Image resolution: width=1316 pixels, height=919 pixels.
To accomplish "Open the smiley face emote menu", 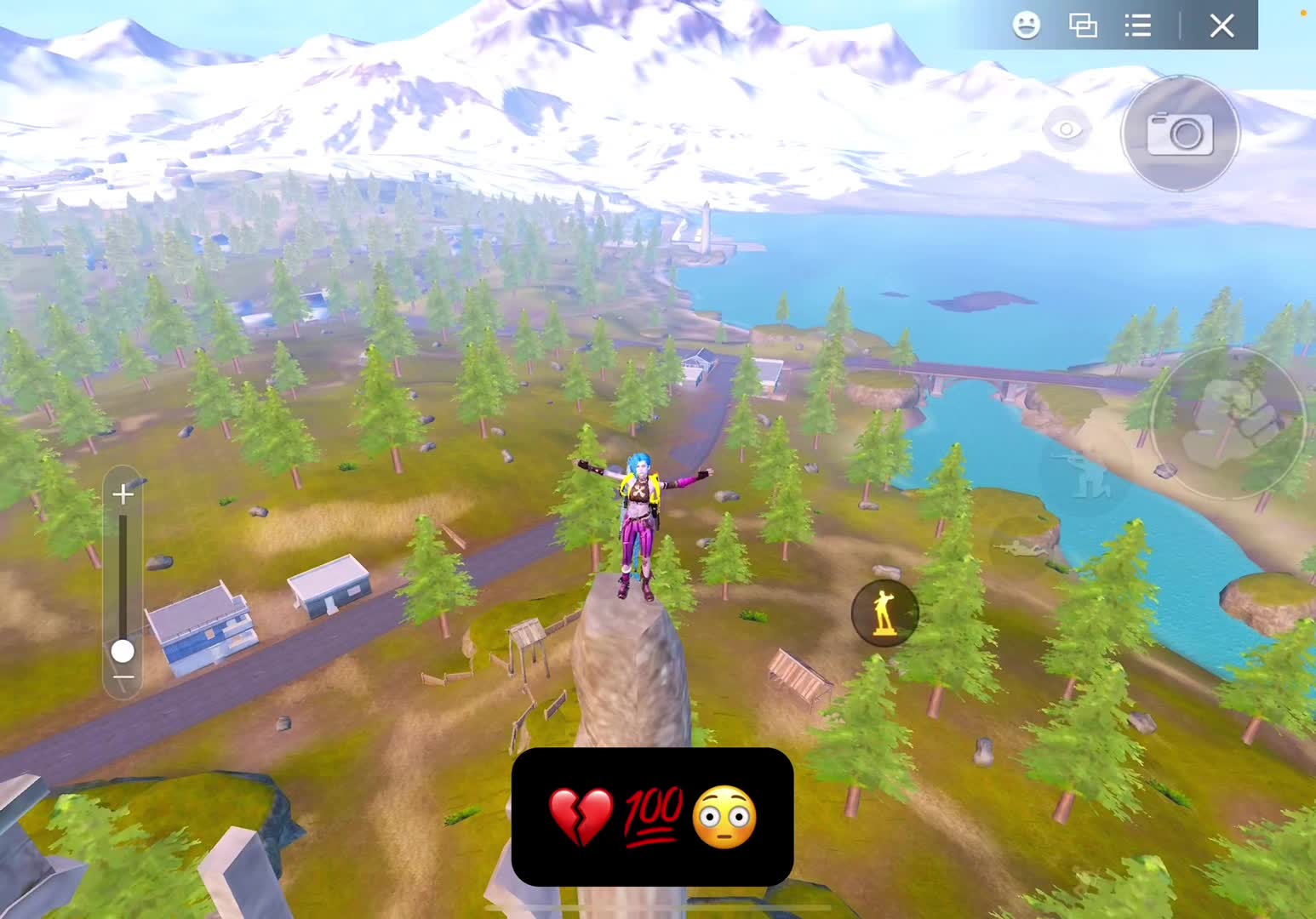I will point(1027,26).
